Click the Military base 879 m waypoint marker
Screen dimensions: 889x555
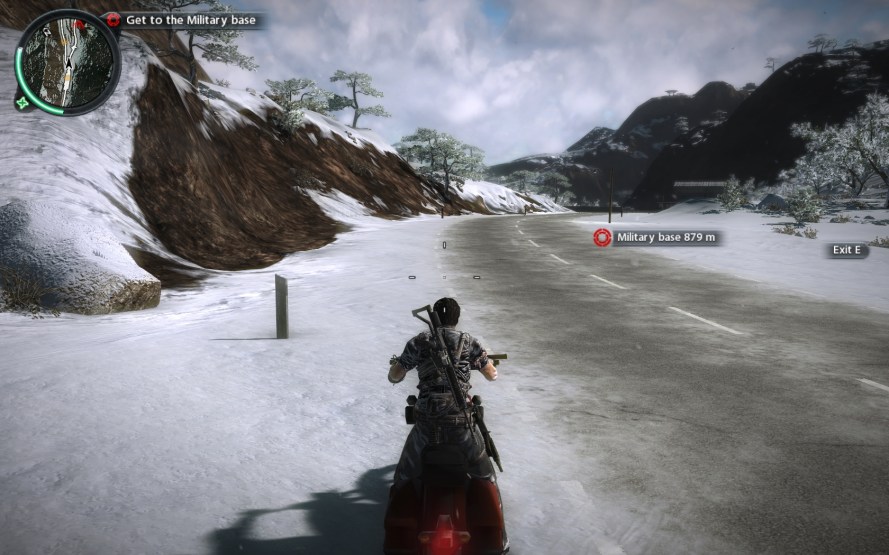point(602,237)
